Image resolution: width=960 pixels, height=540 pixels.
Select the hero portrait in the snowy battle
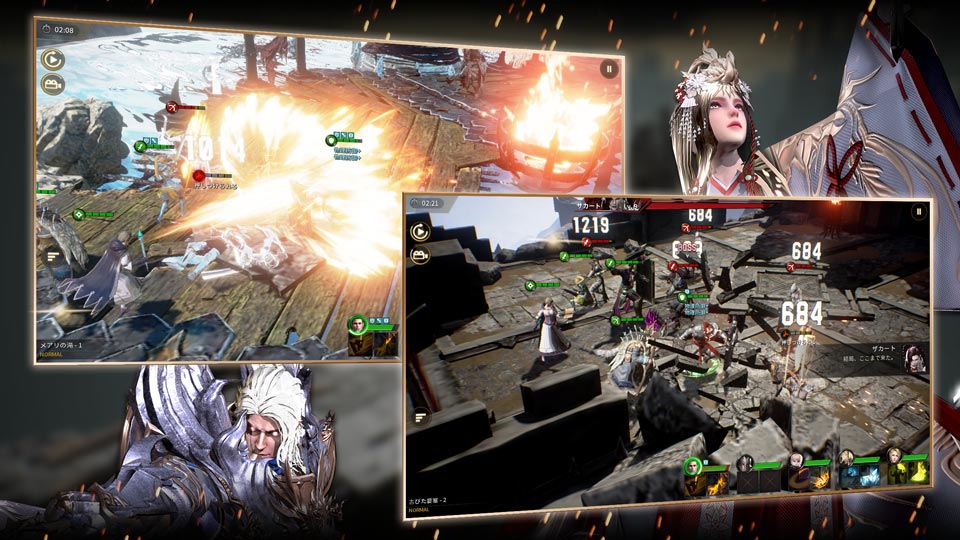(x=358, y=324)
